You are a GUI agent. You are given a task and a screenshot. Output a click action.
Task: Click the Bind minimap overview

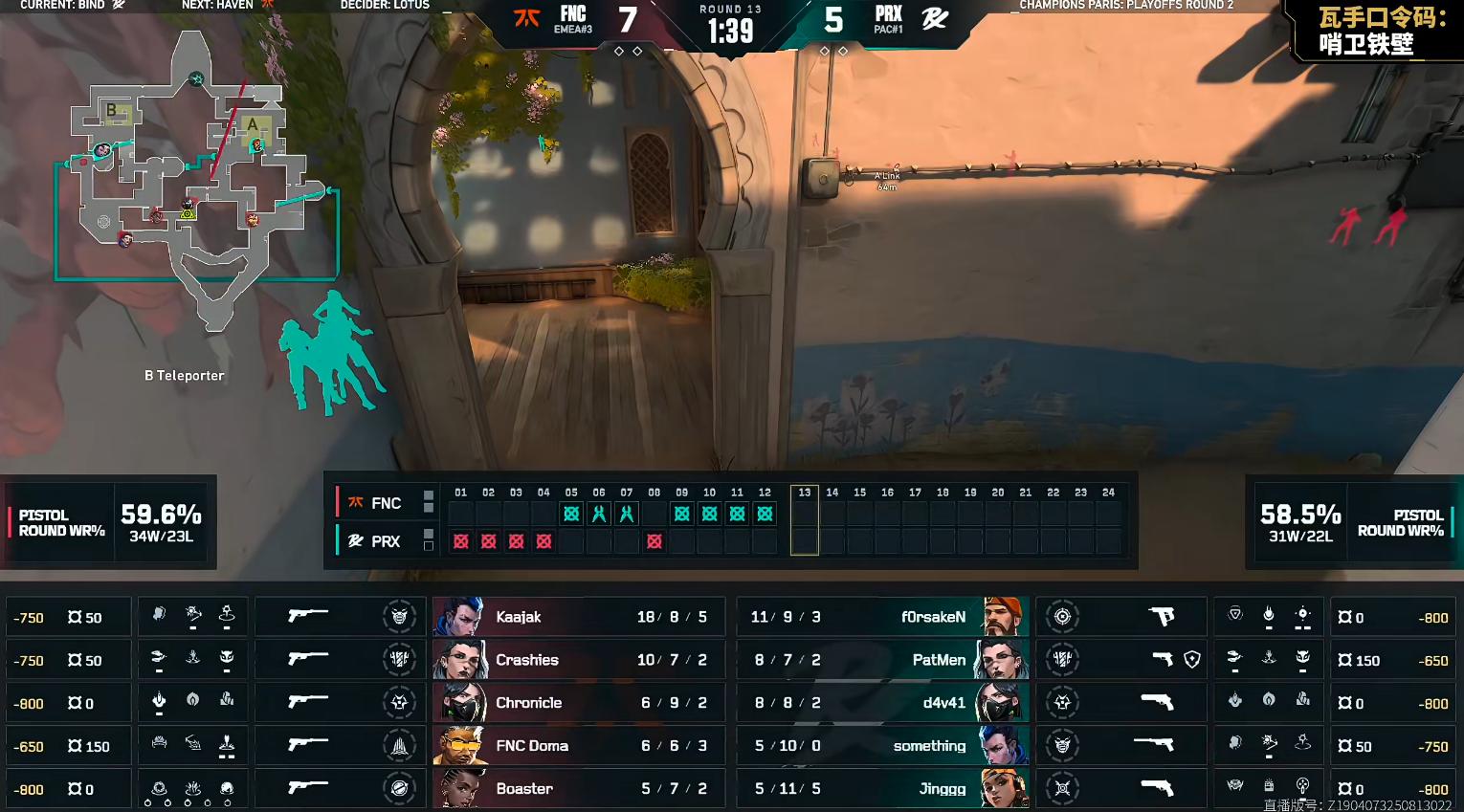196,182
